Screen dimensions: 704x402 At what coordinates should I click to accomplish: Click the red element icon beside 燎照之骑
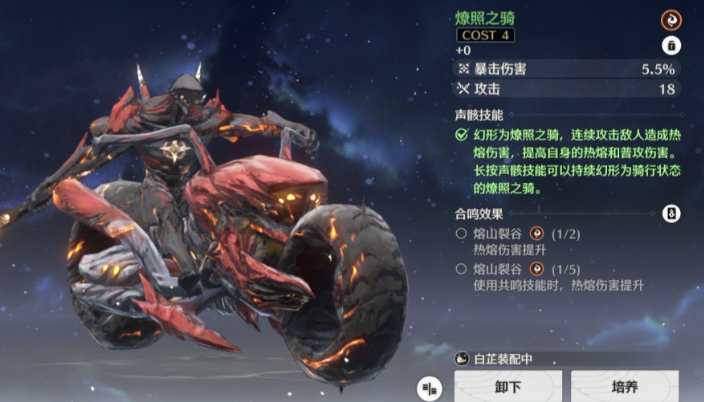(671, 19)
